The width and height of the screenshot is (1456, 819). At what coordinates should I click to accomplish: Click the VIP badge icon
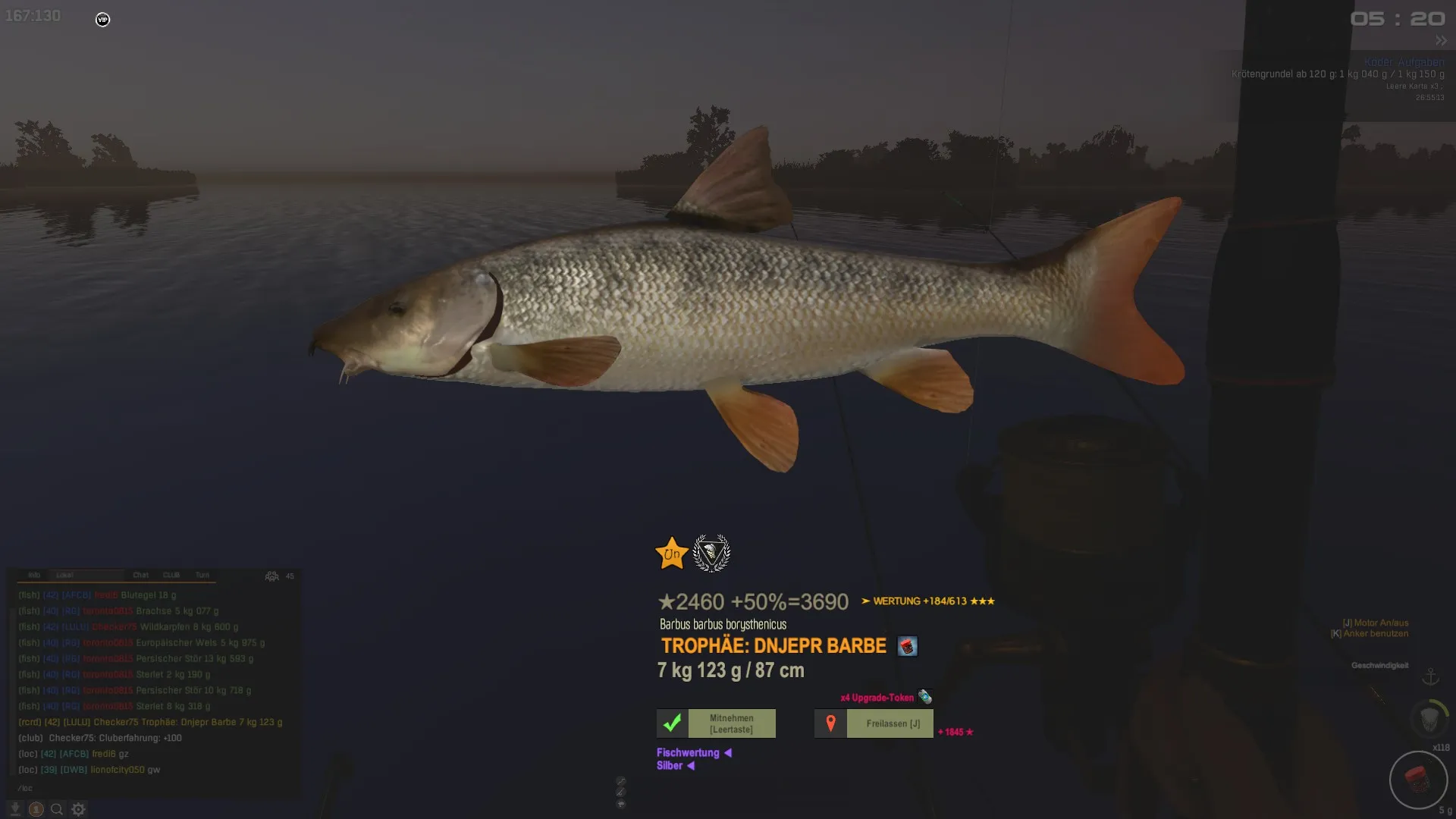[x=103, y=20]
